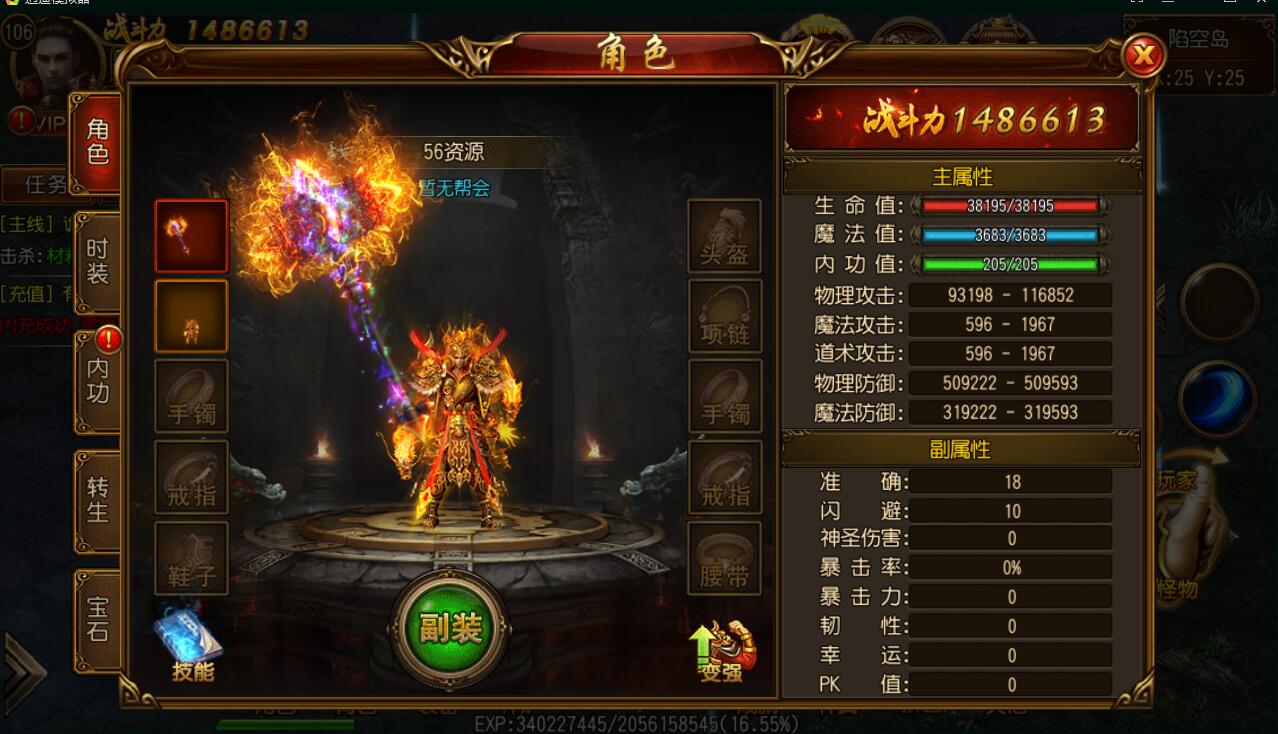The image size is (1278, 734).
Task: Switch to the 时装 tab
Action: pyautogui.click(x=98, y=262)
